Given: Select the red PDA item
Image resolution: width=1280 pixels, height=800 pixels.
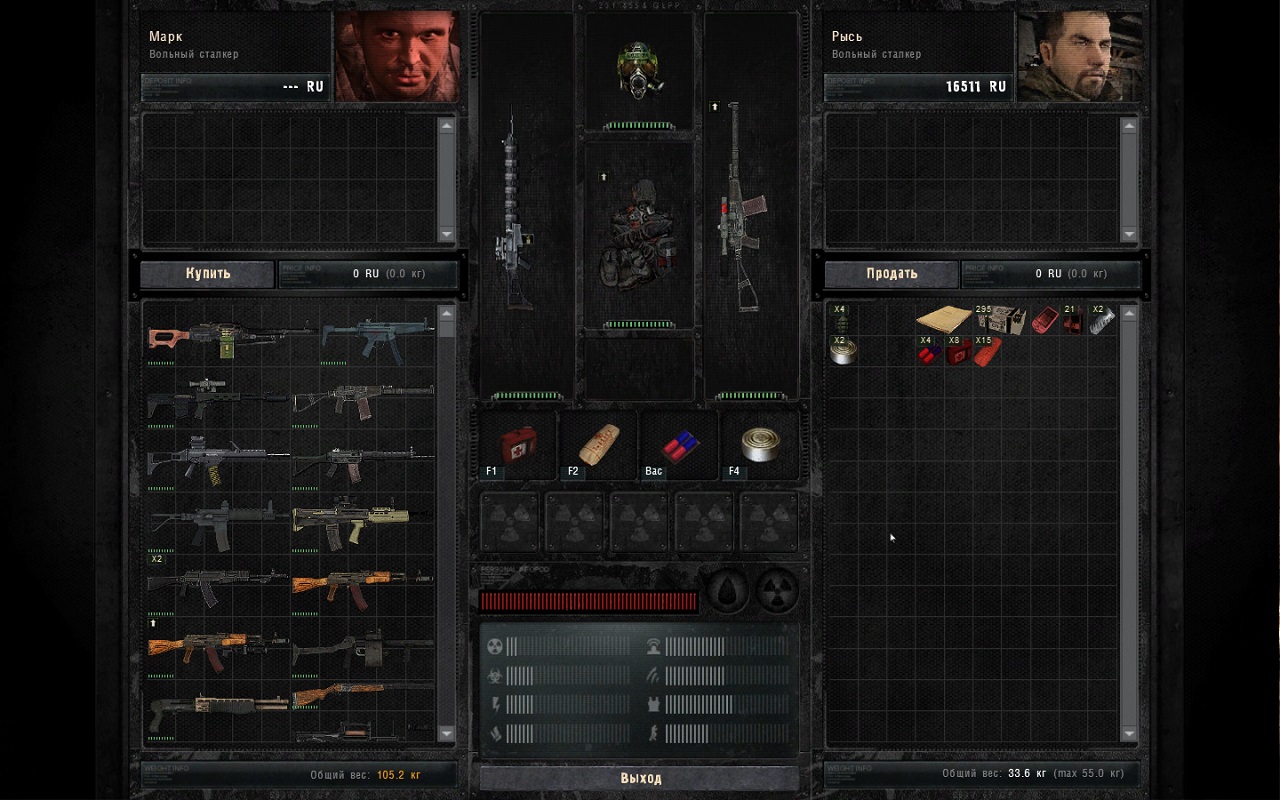Looking at the screenshot, I should tap(1045, 320).
